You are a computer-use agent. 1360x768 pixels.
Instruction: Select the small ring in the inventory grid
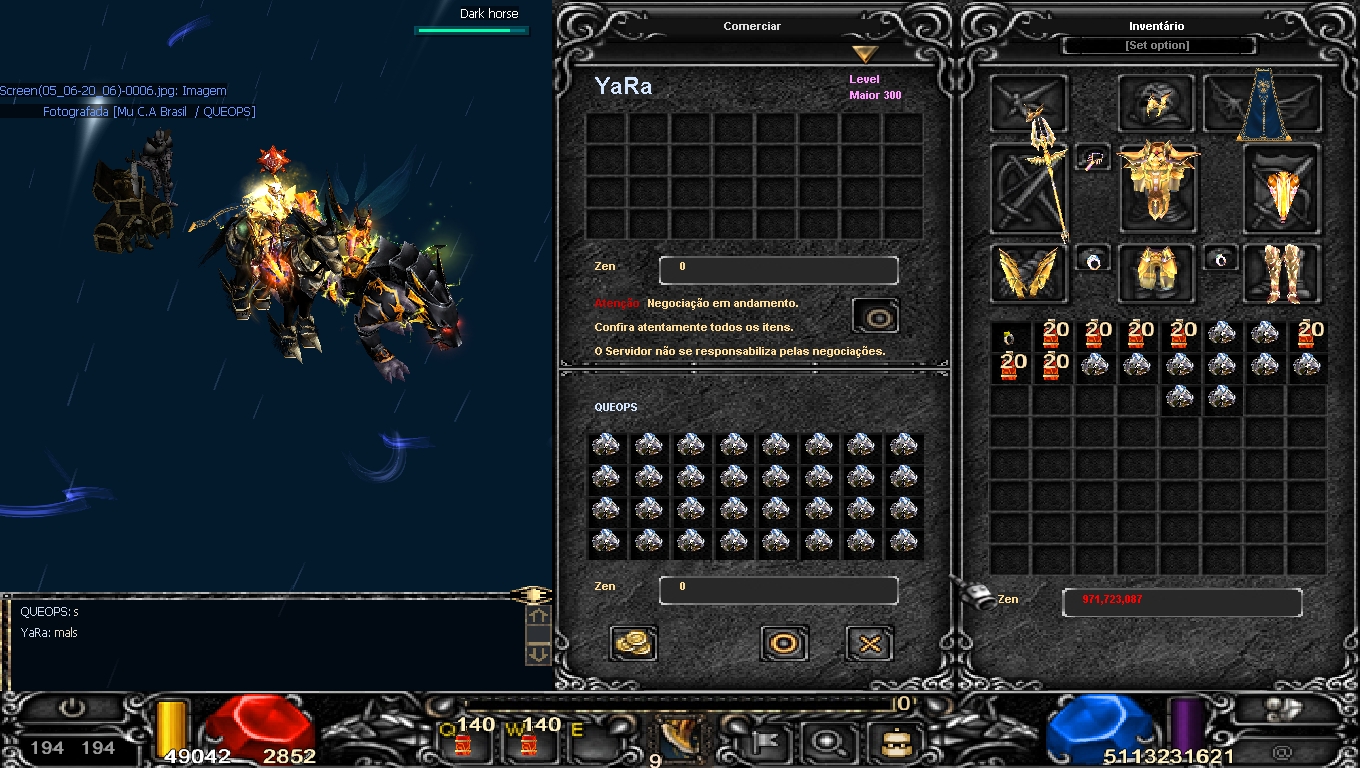(1010, 337)
